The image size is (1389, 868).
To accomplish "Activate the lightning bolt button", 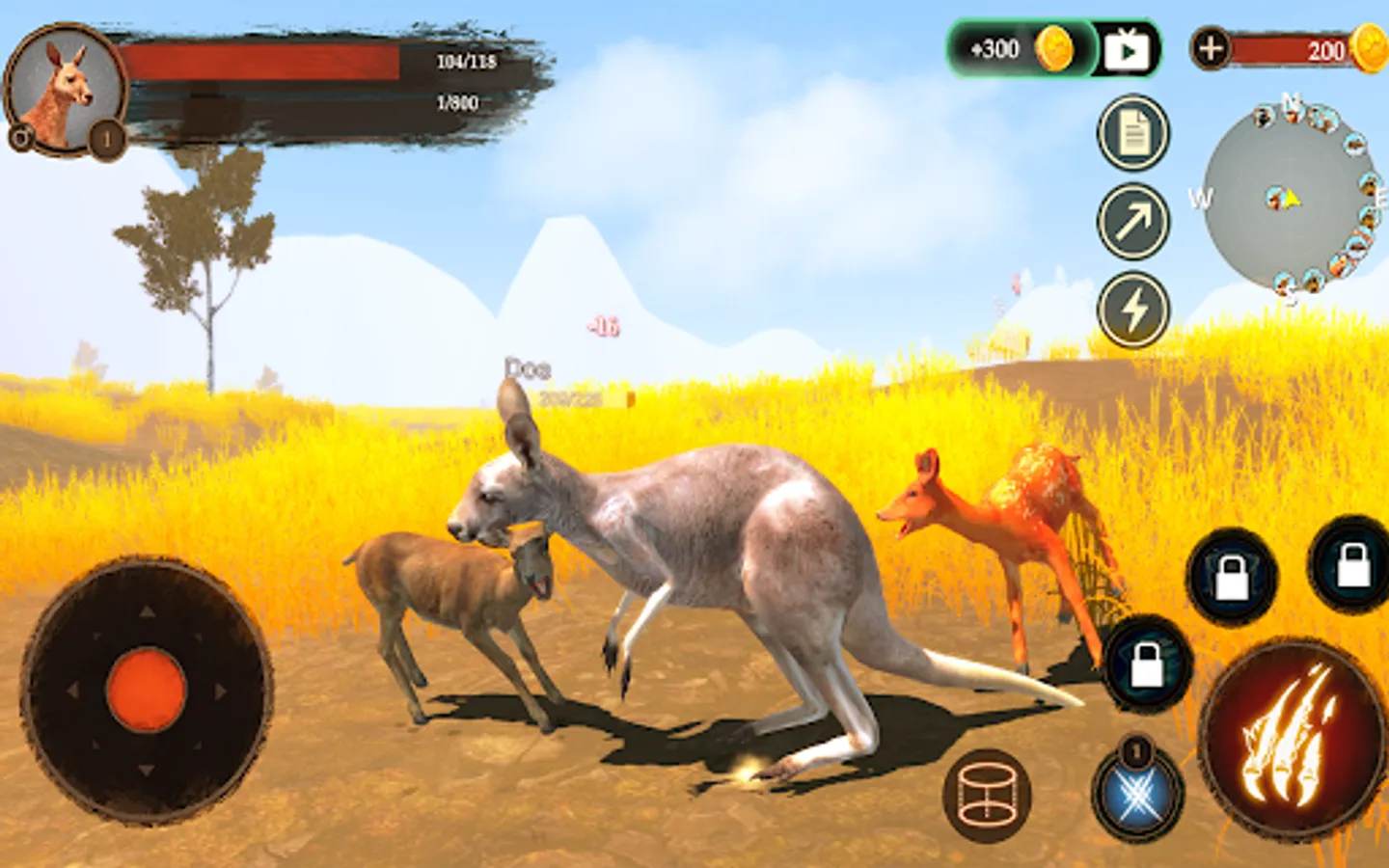I will [1133, 311].
